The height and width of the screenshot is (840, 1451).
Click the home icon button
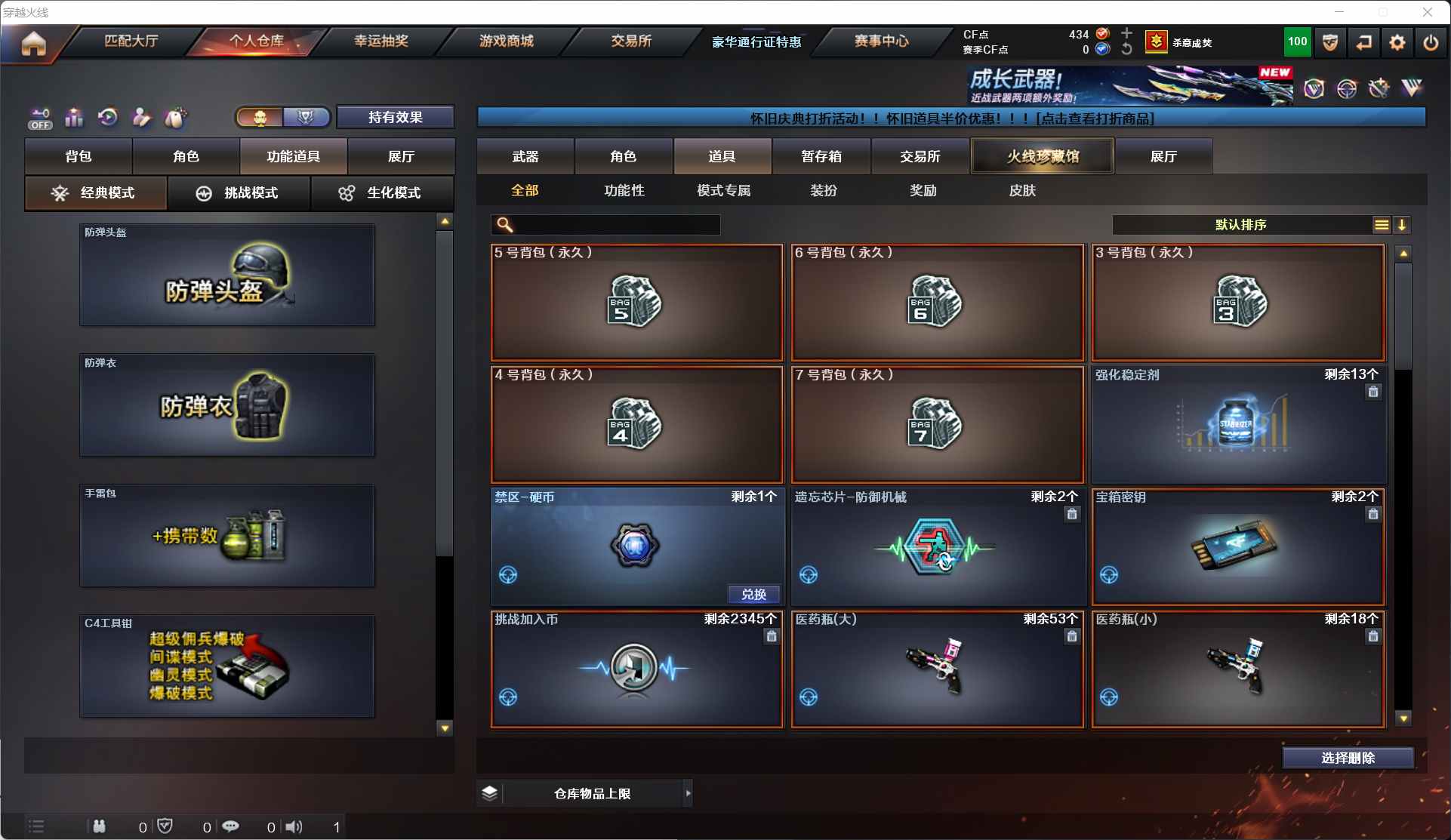tap(33, 44)
